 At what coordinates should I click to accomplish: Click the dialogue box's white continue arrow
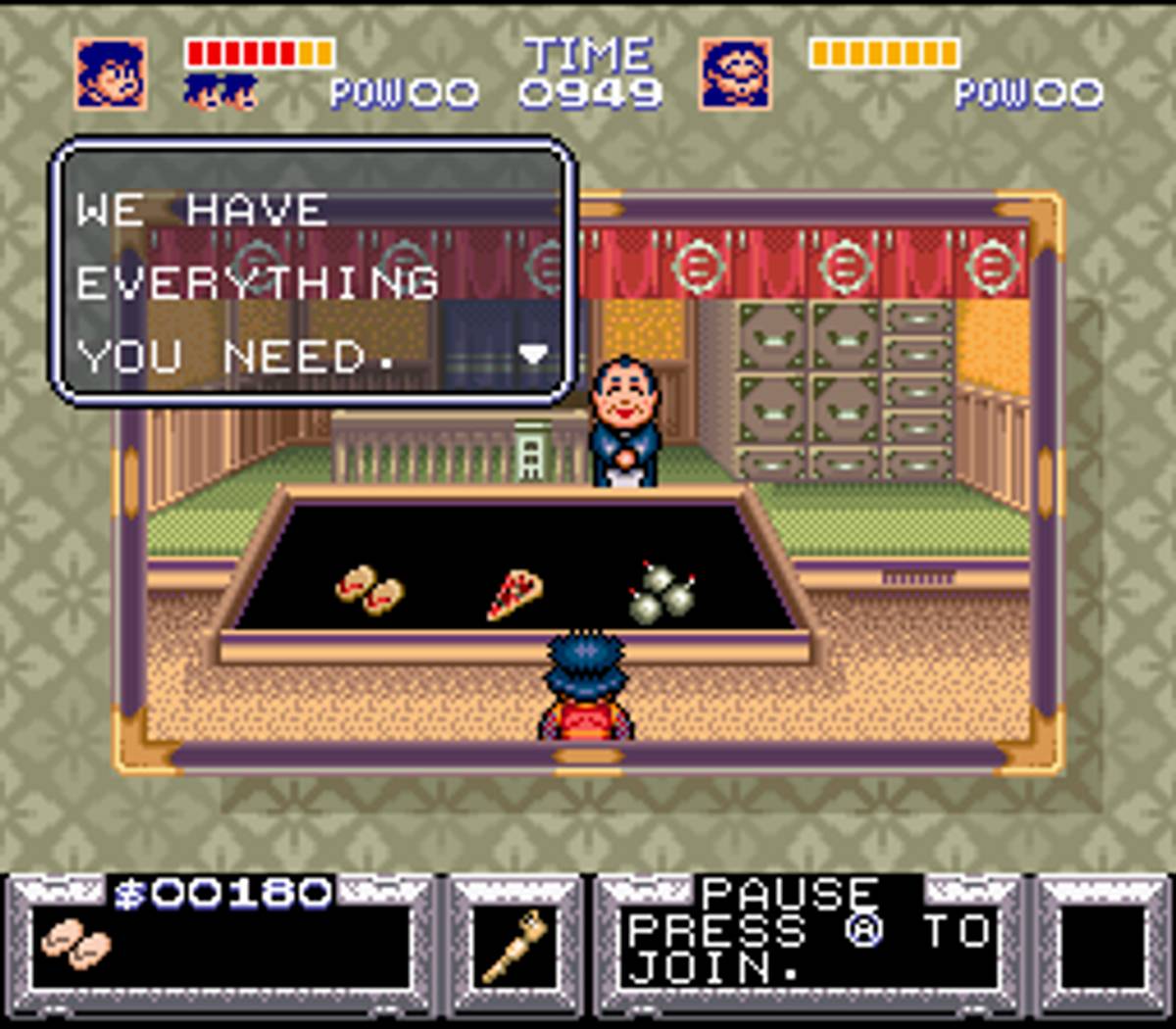(x=533, y=354)
